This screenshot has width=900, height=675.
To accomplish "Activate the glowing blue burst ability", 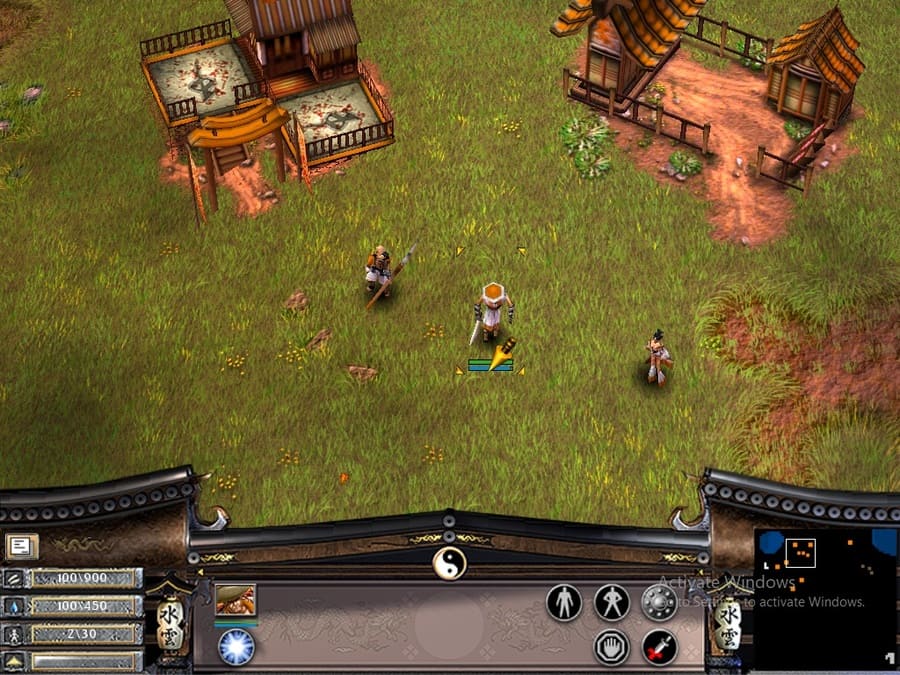I will pos(236,646).
